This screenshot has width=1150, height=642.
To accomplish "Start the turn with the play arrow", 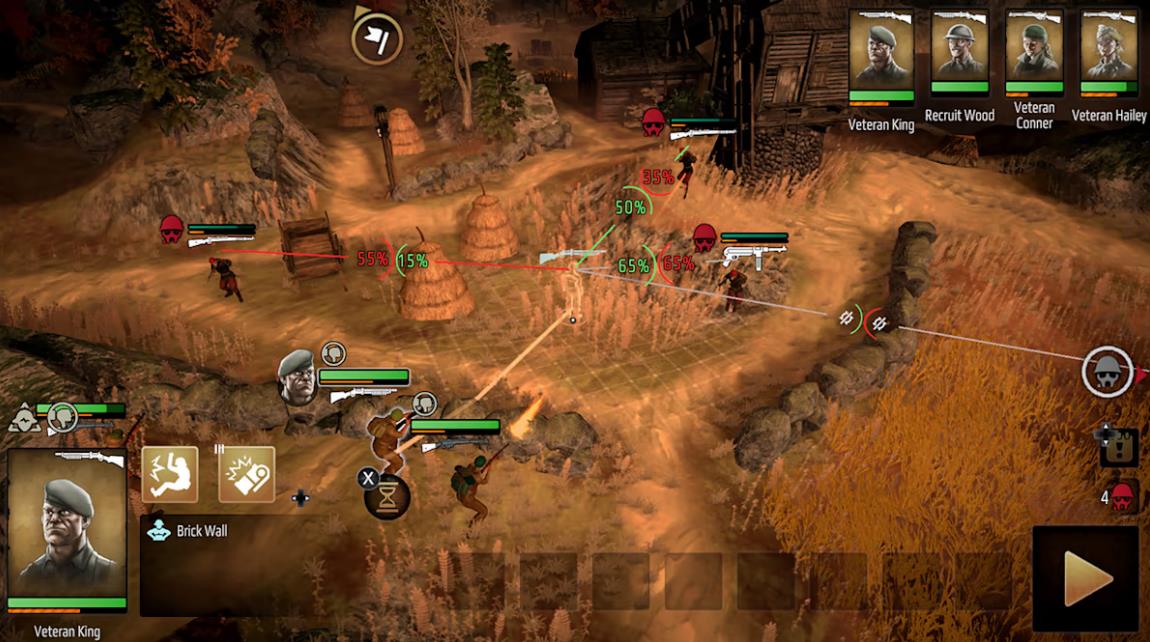I will 1086,578.
